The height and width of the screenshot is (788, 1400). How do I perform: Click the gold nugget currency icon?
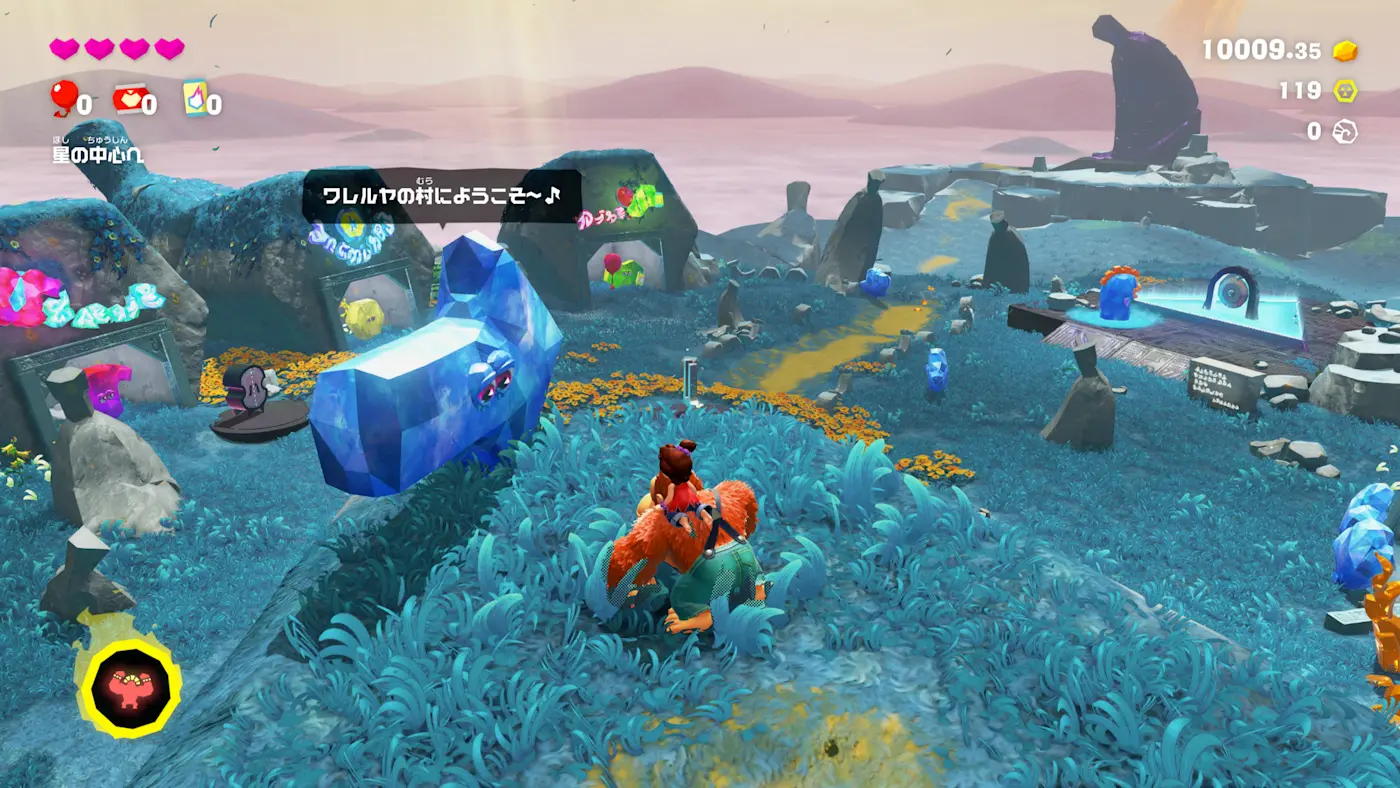click(x=1346, y=50)
